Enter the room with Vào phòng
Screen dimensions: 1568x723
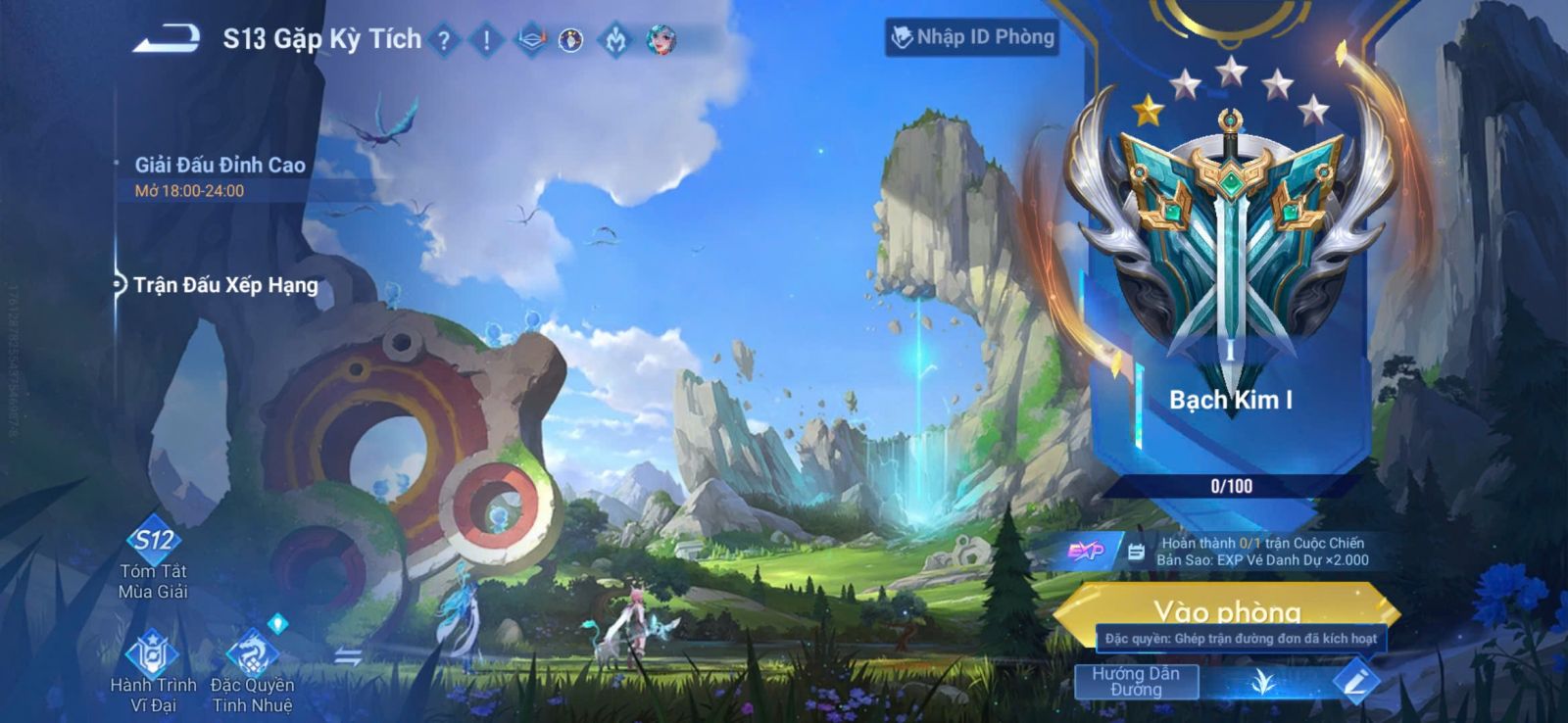point(1227,609)
